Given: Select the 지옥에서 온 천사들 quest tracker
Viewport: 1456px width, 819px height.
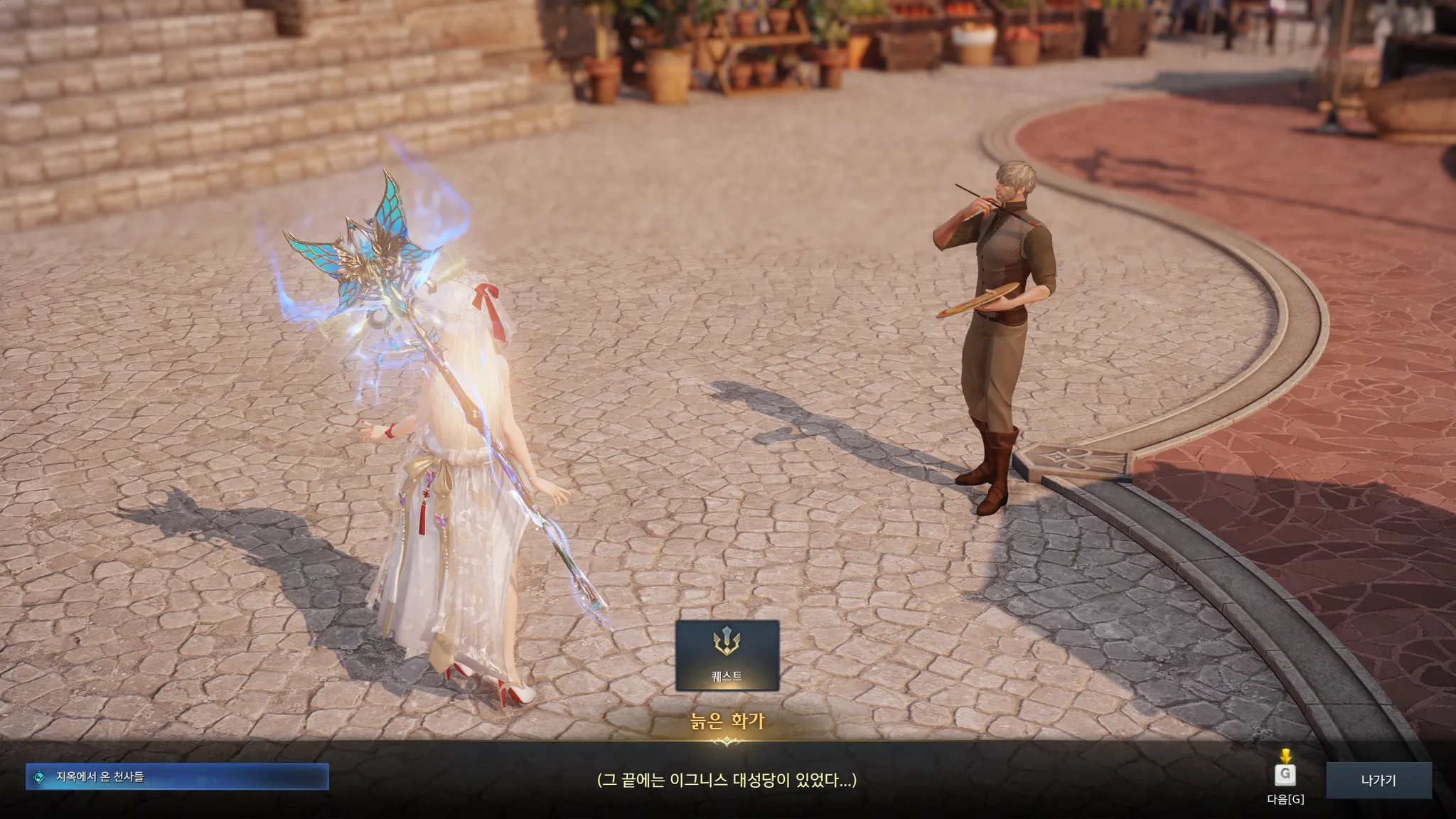Looking at the screenshot, I should (177, 777).
